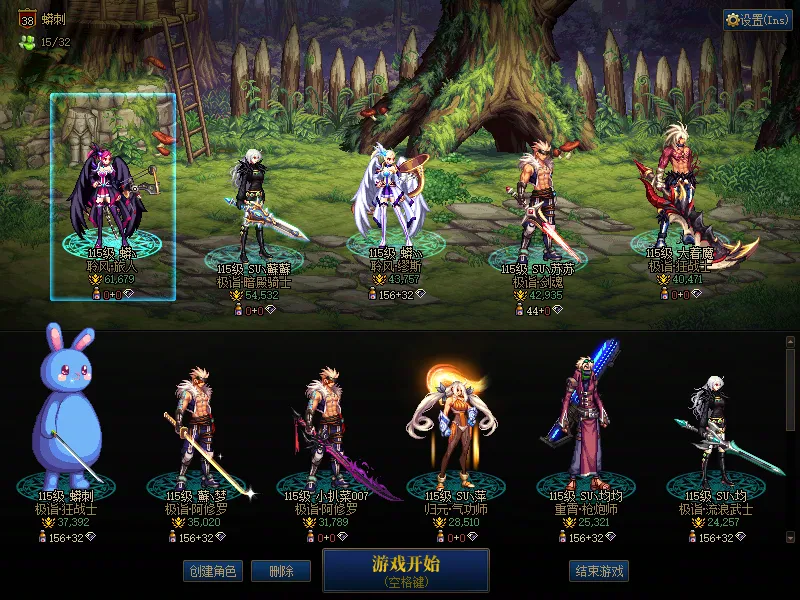Select the 聆风缪斯 white-winged character
Viewport: 800px width, 600px height.
coord(393,200)
